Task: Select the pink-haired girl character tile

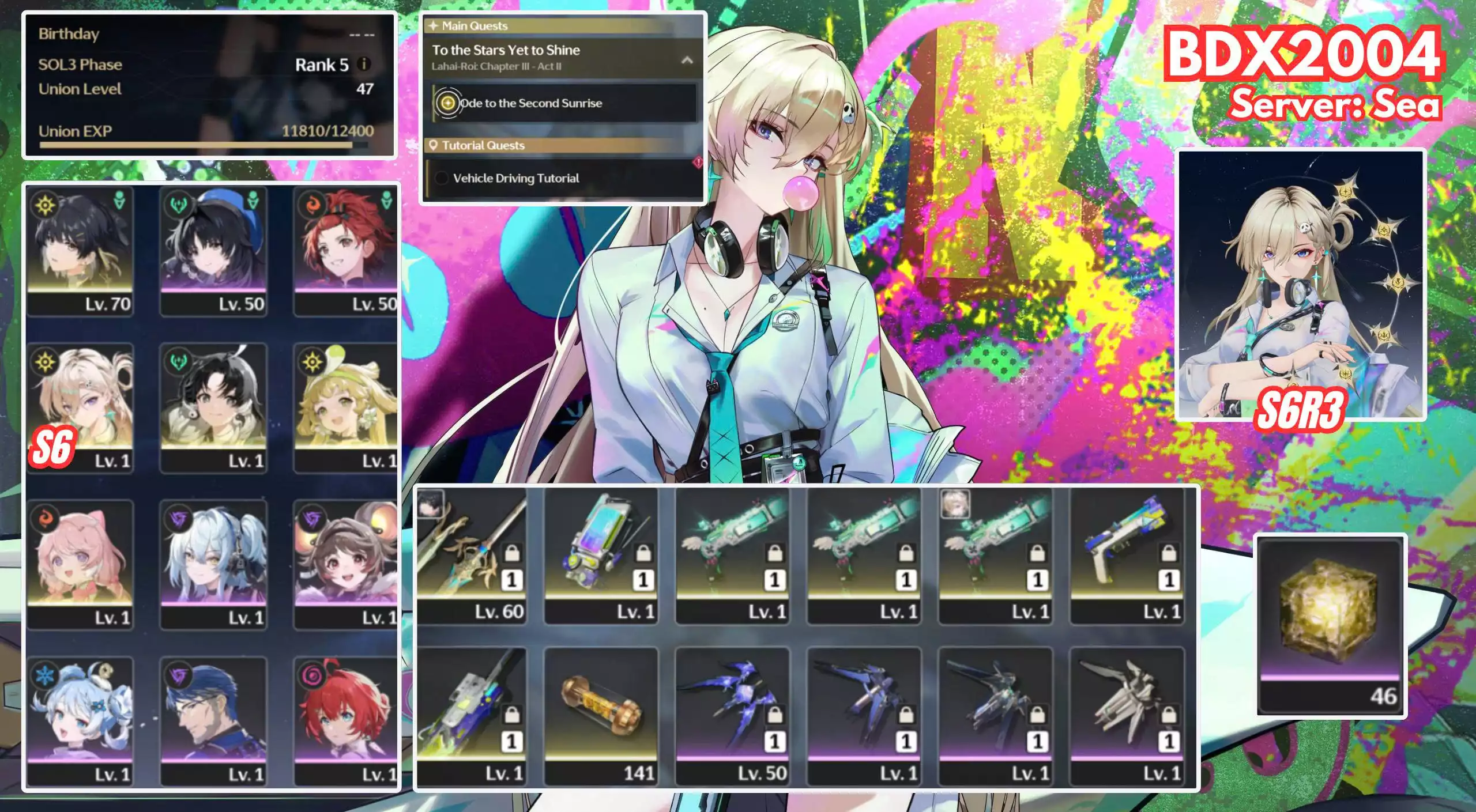Action: (x=80, y=564)
